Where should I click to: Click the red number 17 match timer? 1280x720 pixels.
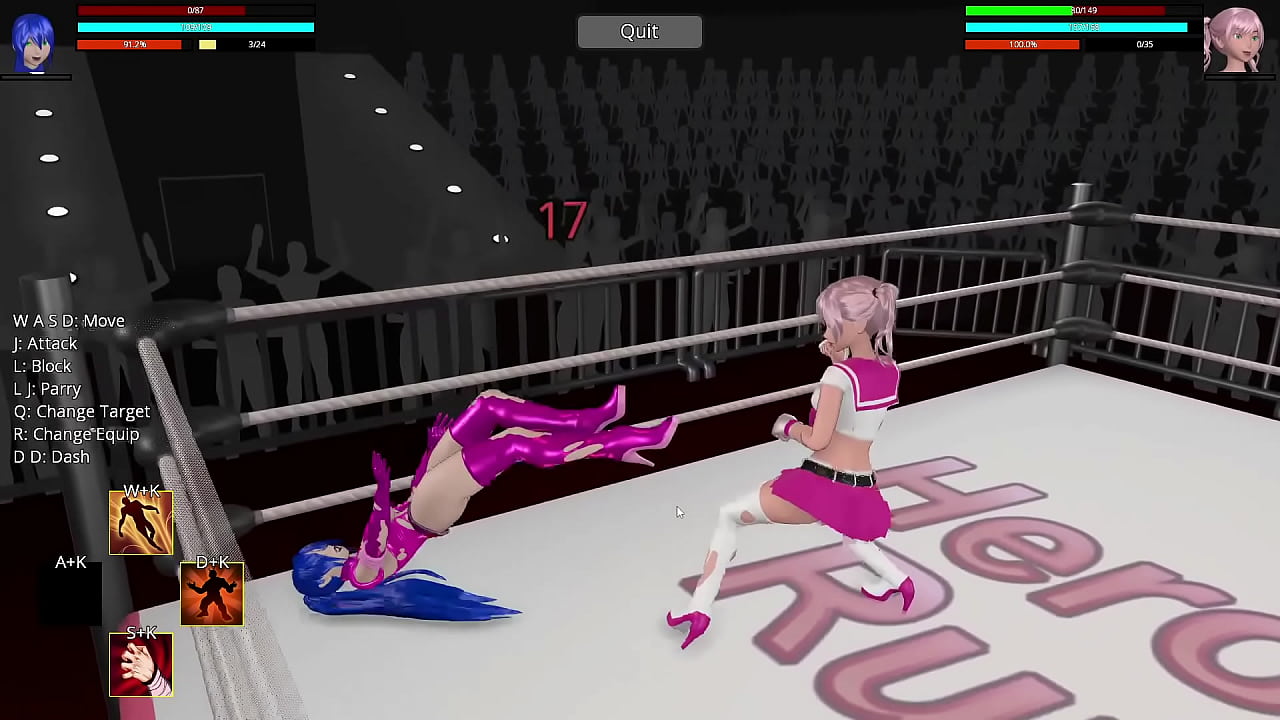pyautogui.click(x=562, y=220)
